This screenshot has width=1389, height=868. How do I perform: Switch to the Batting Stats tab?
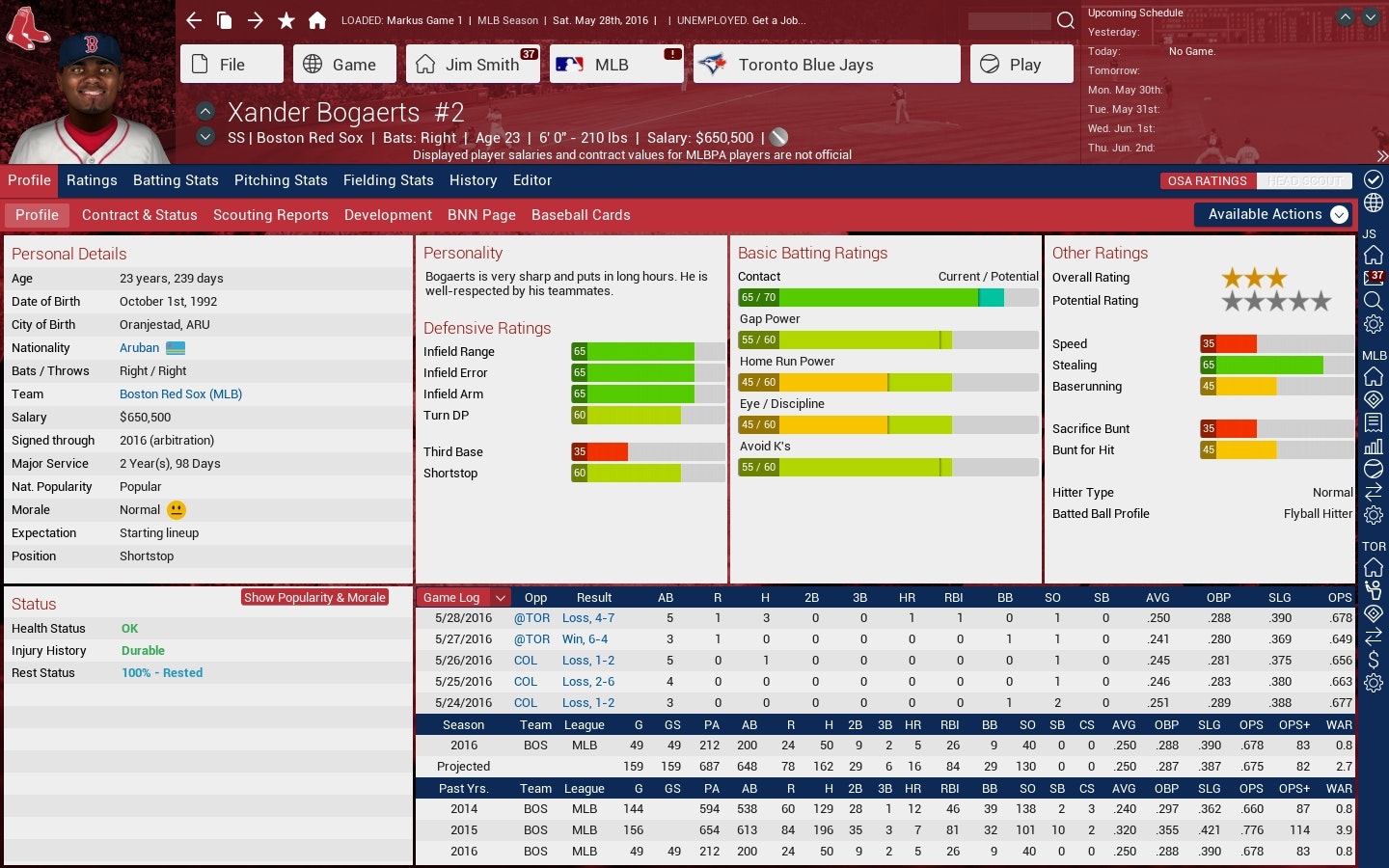tap(176, 180)
